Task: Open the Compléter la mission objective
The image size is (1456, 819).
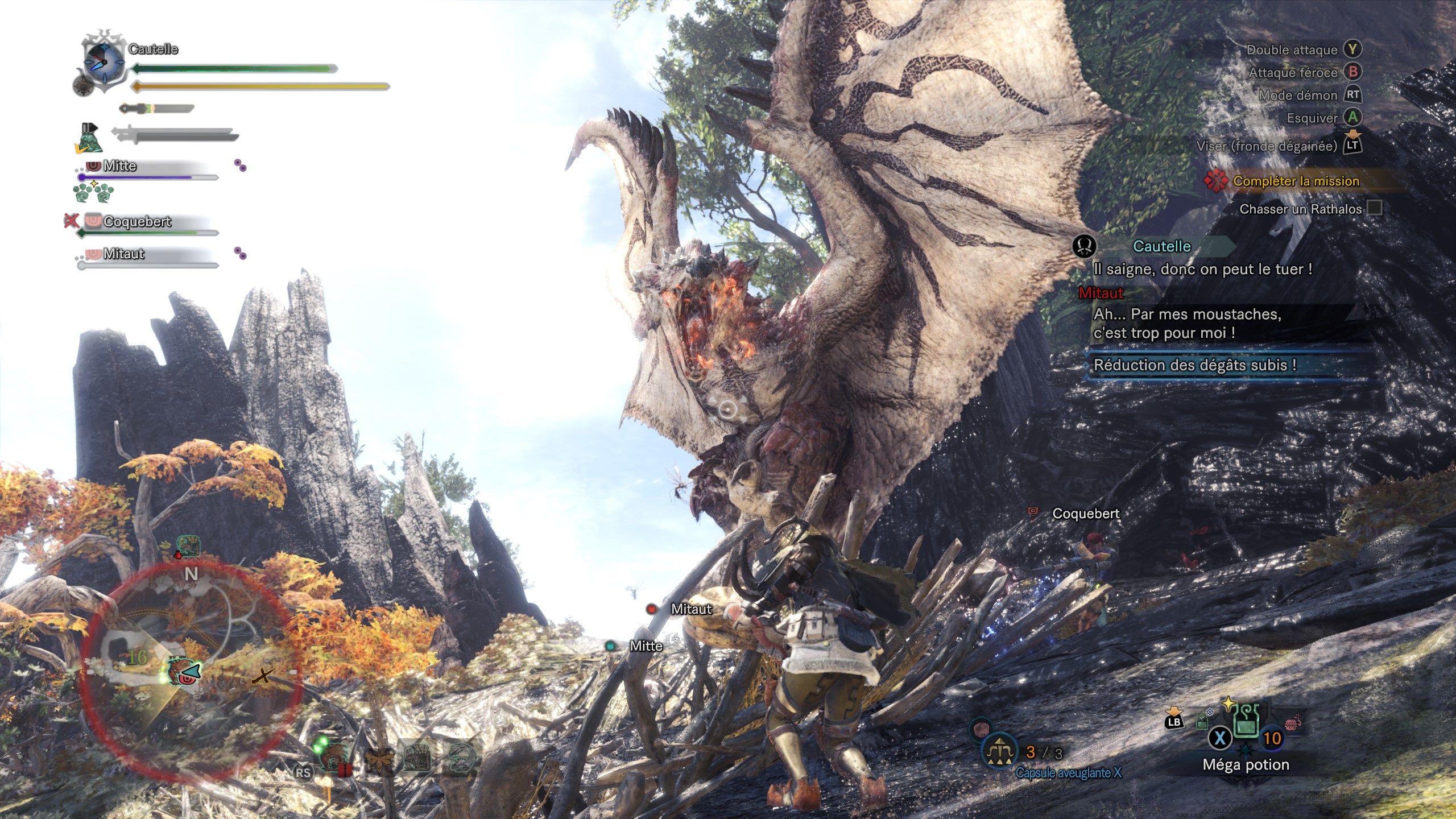Action: (x=1296, y=181)
